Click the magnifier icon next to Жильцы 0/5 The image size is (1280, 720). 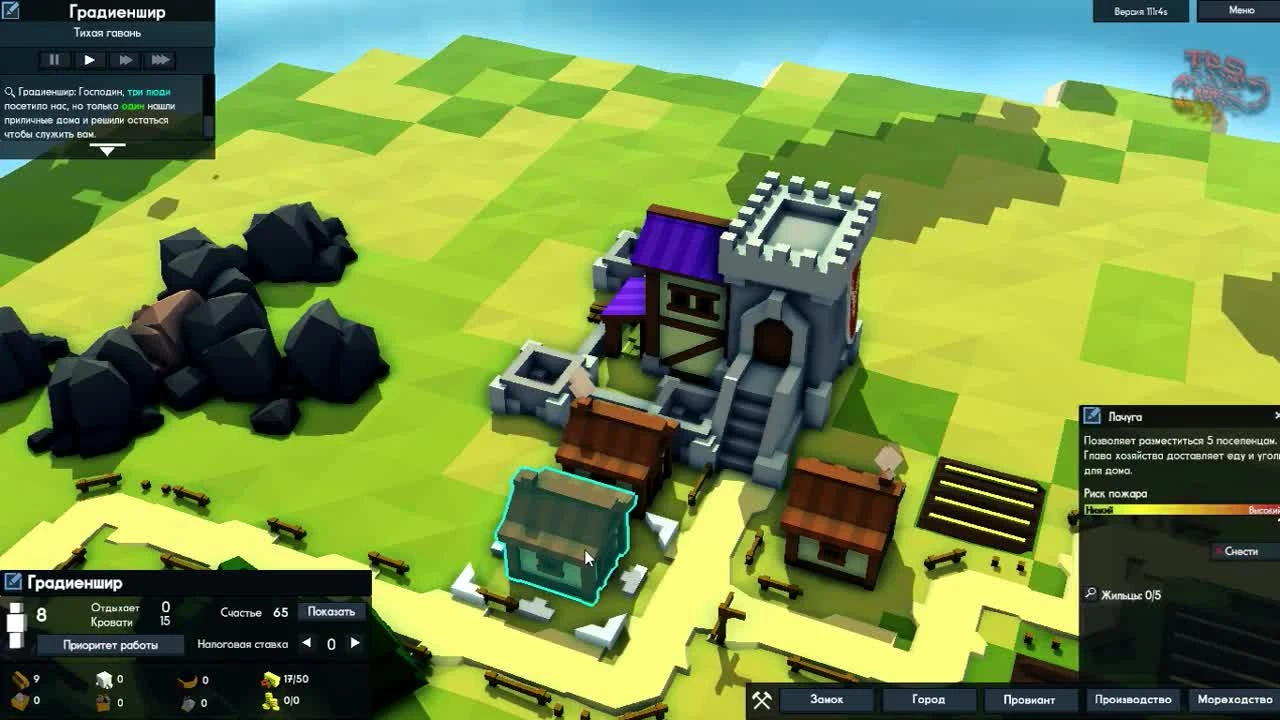coord(1090,593)
